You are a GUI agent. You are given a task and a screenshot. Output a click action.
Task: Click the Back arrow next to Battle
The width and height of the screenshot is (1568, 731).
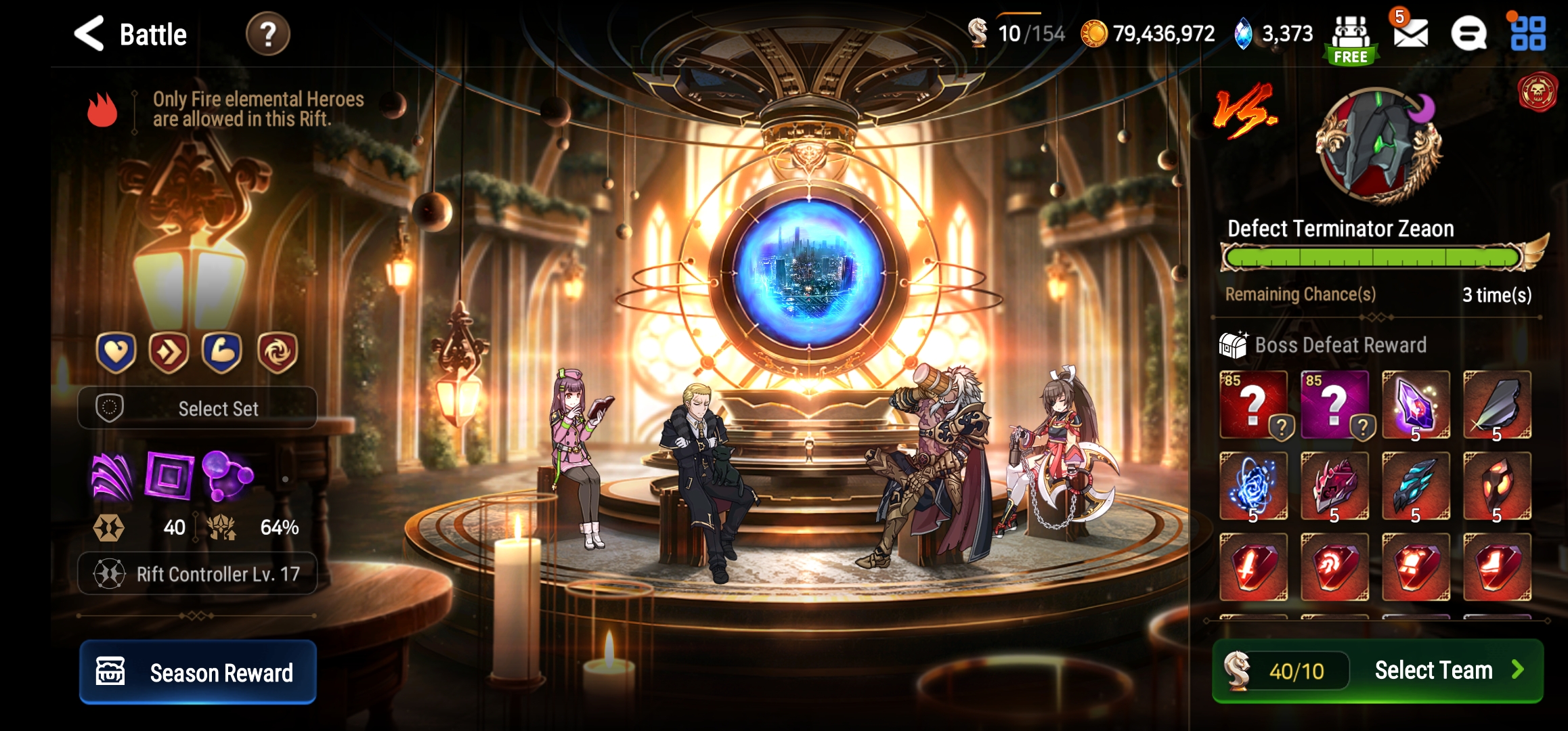[90, 34]
